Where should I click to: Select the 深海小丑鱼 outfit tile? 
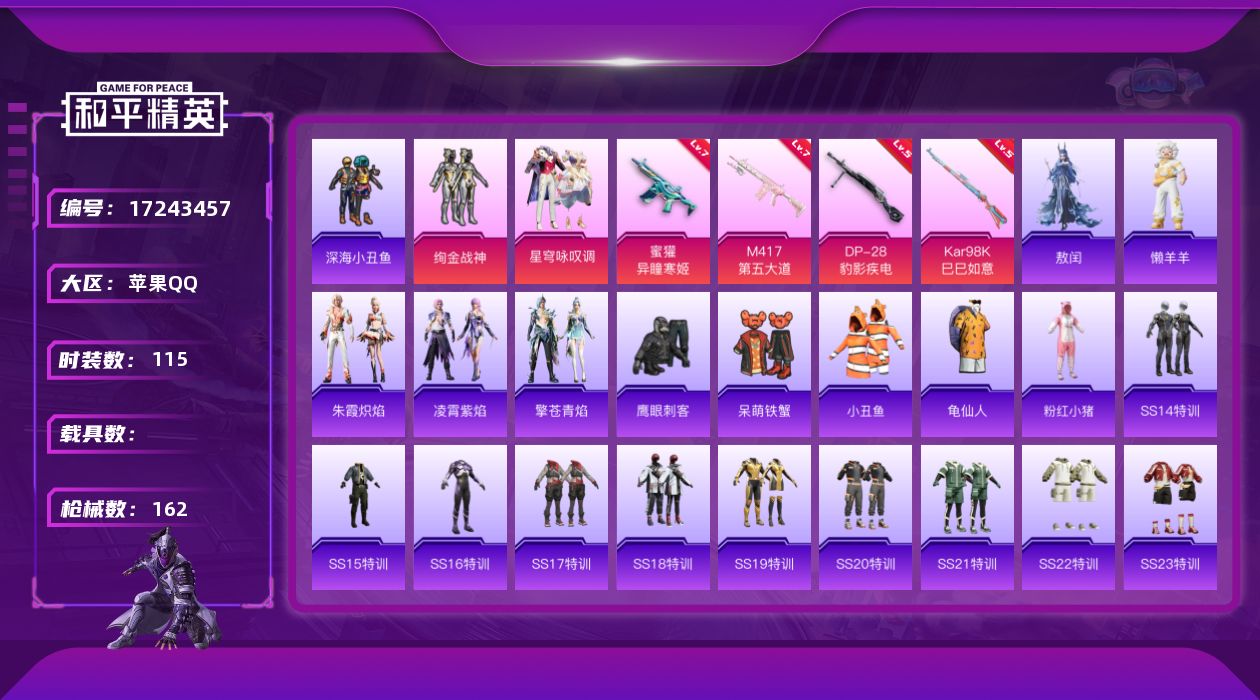coord(358,211)
